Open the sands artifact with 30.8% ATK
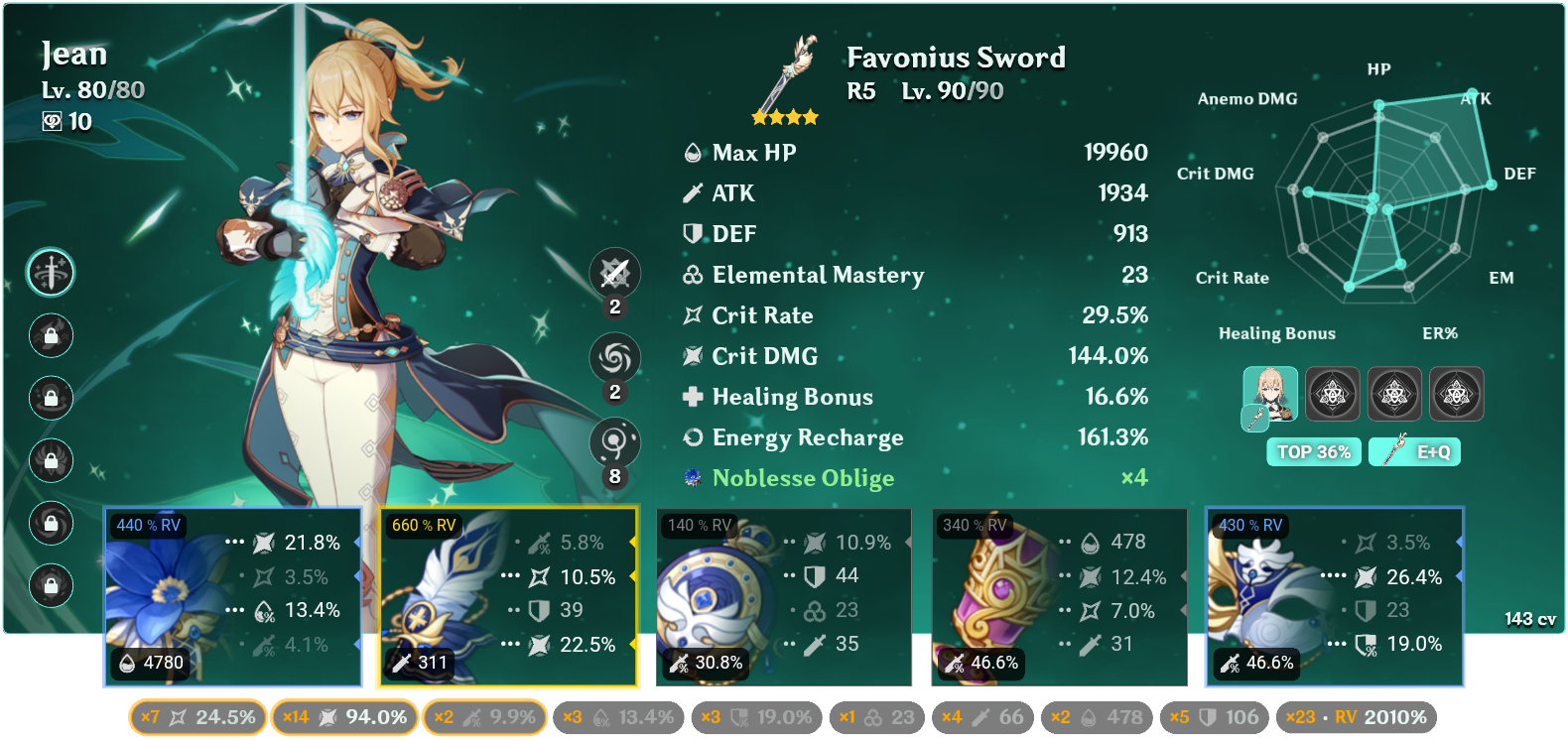1568x741 pixels. [x=783, y=596]
